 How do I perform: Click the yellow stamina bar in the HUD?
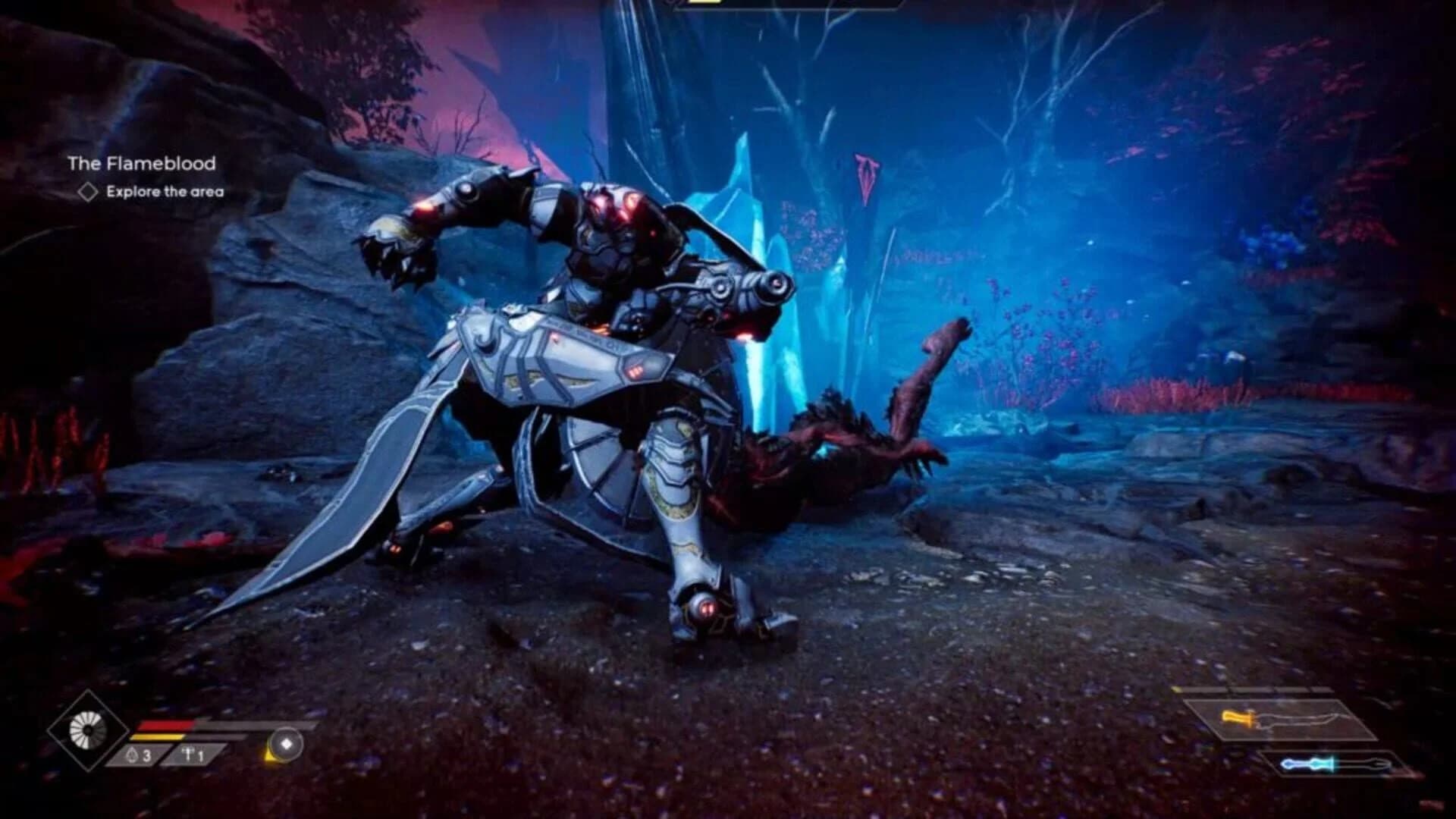tap(159, 737)
